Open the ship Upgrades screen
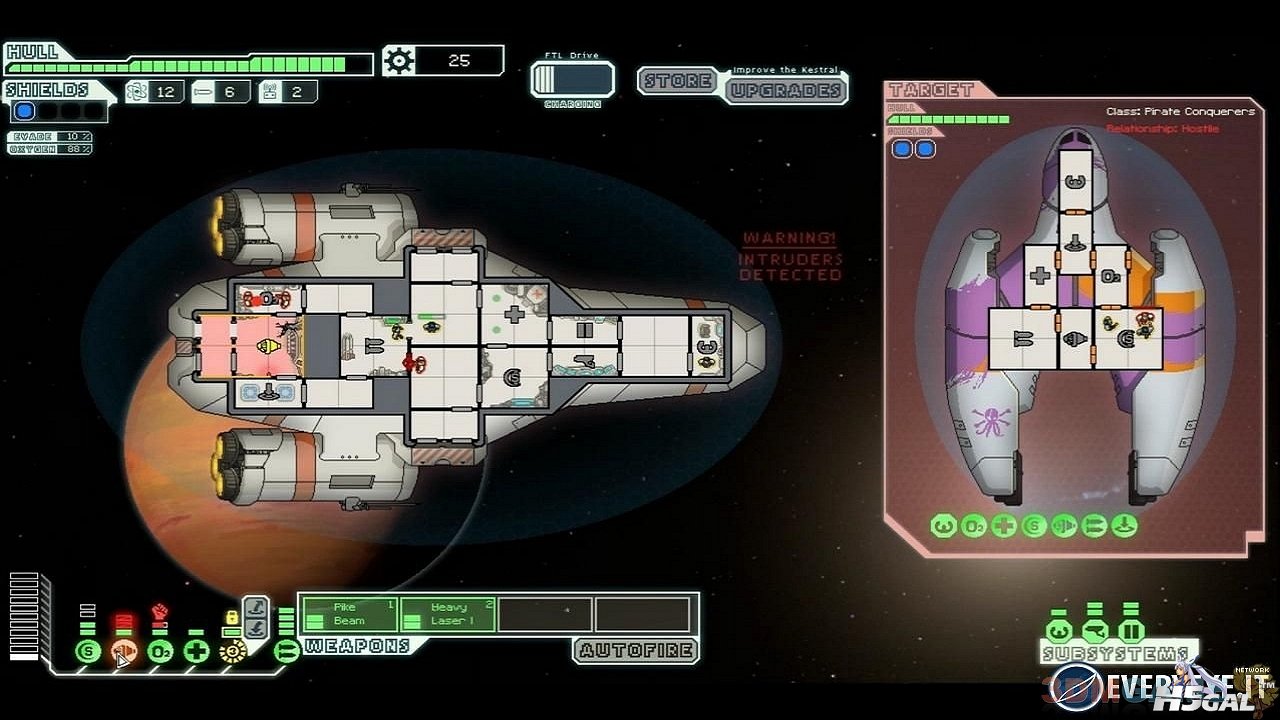This screenshot has width=1280, height=720. coord(785,90)
